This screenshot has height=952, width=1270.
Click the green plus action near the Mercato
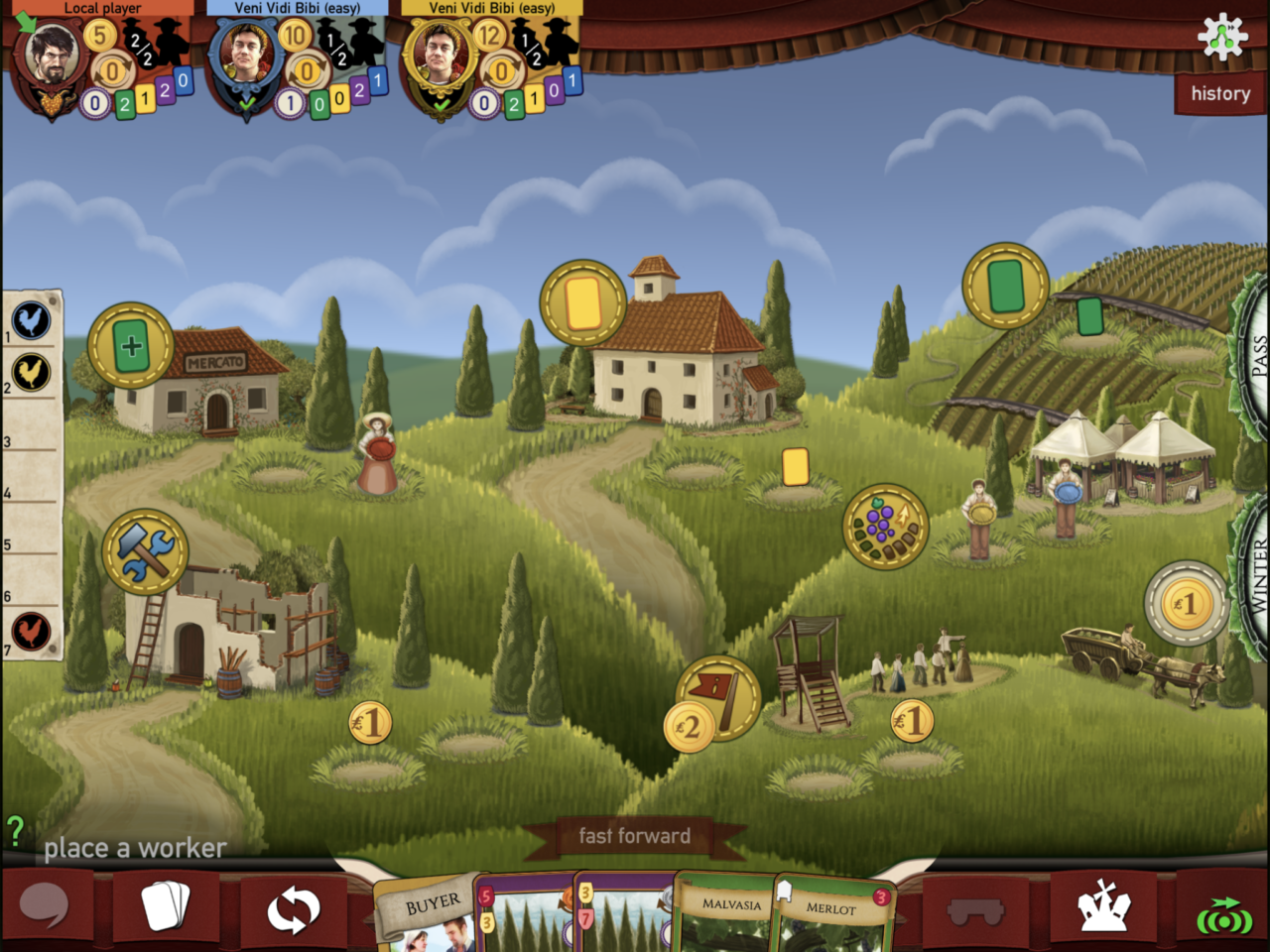132,346
